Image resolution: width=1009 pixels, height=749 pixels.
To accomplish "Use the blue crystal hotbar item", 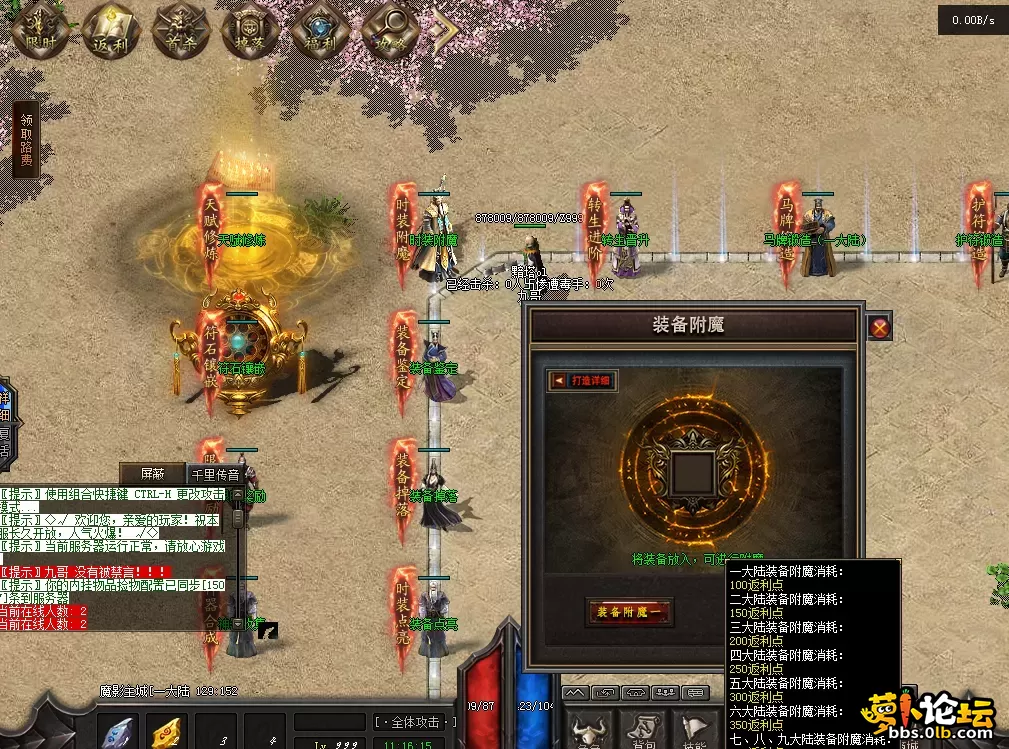I will [x=119, y=733].
